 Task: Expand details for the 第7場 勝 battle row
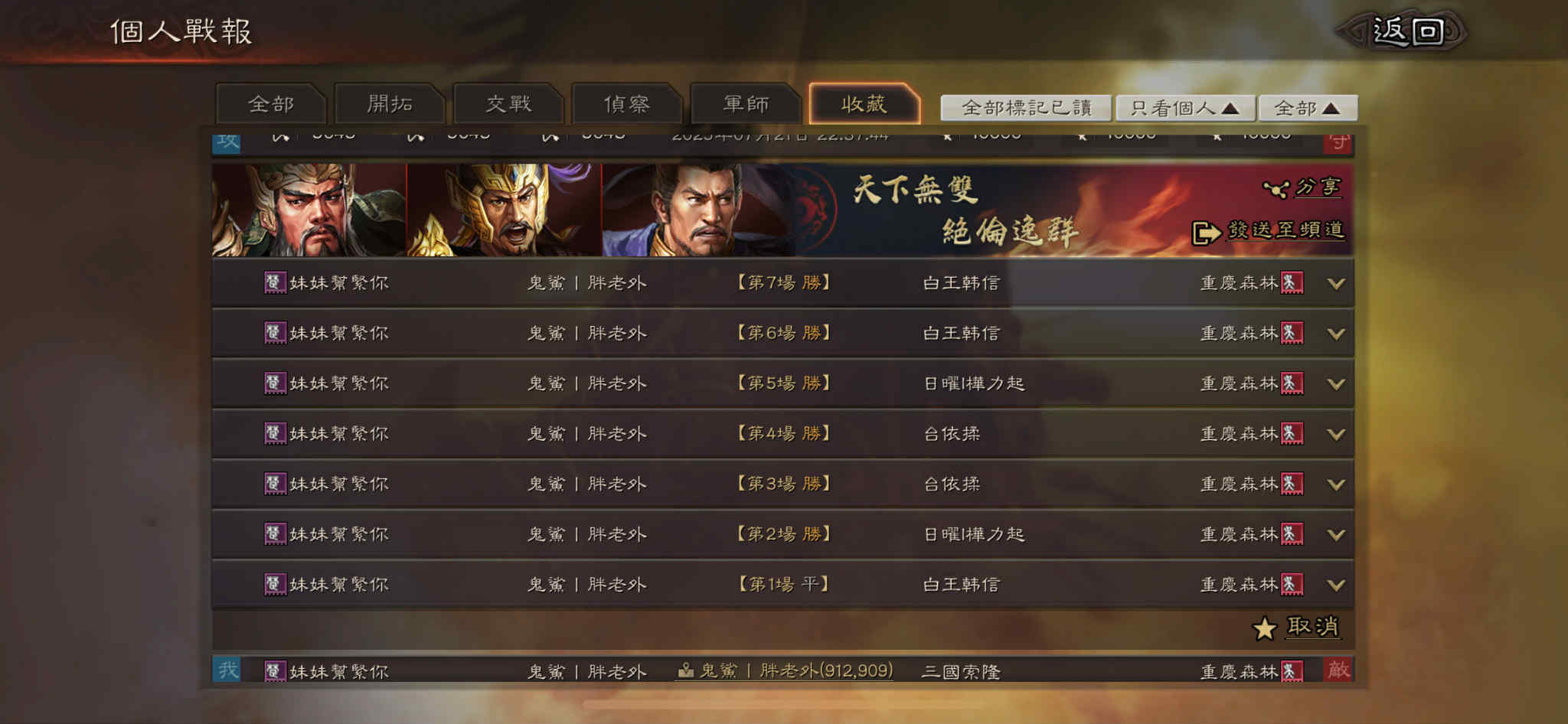(x=1337, y=282)
